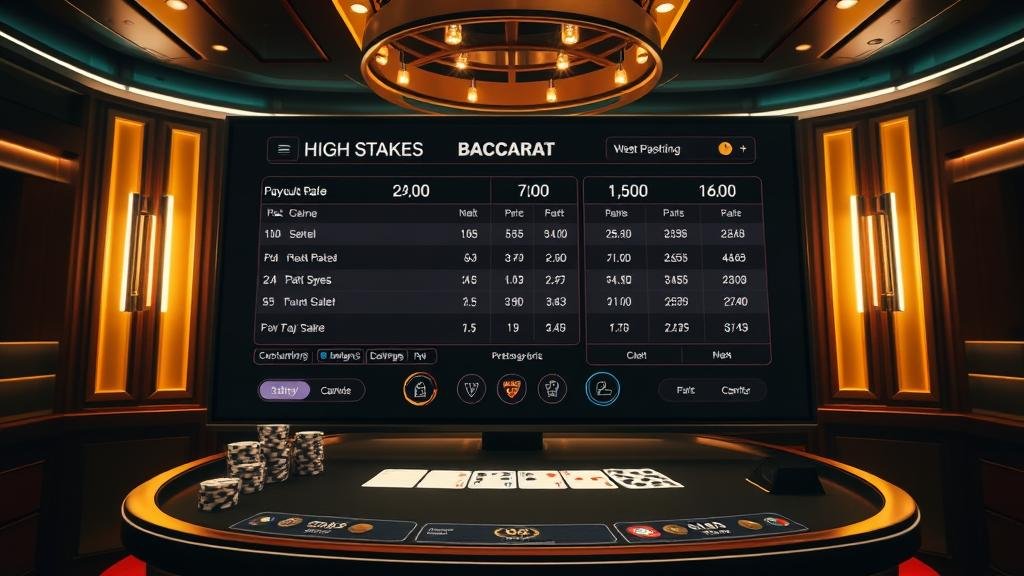Viewport: 1024px width, 576px height.
Task: Toggle the purple pill switch option
Action: coord(285,390)
